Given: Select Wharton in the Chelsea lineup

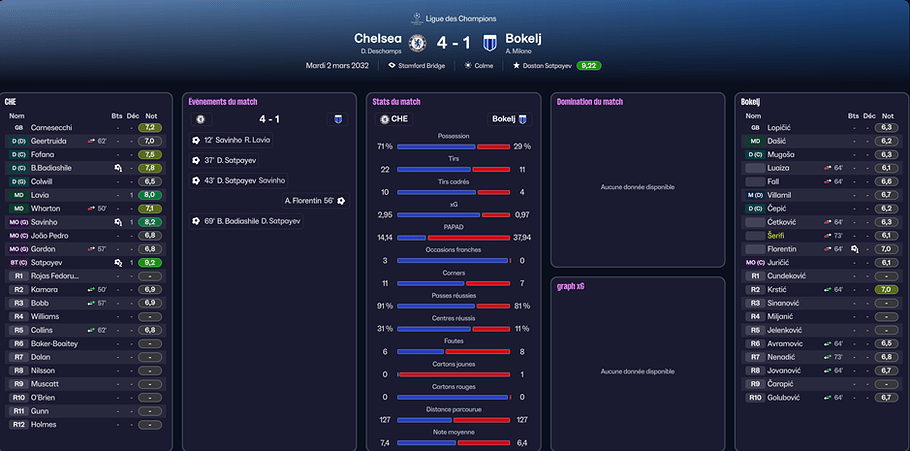Looking at the screenshot, I should [x=48, y=208].
